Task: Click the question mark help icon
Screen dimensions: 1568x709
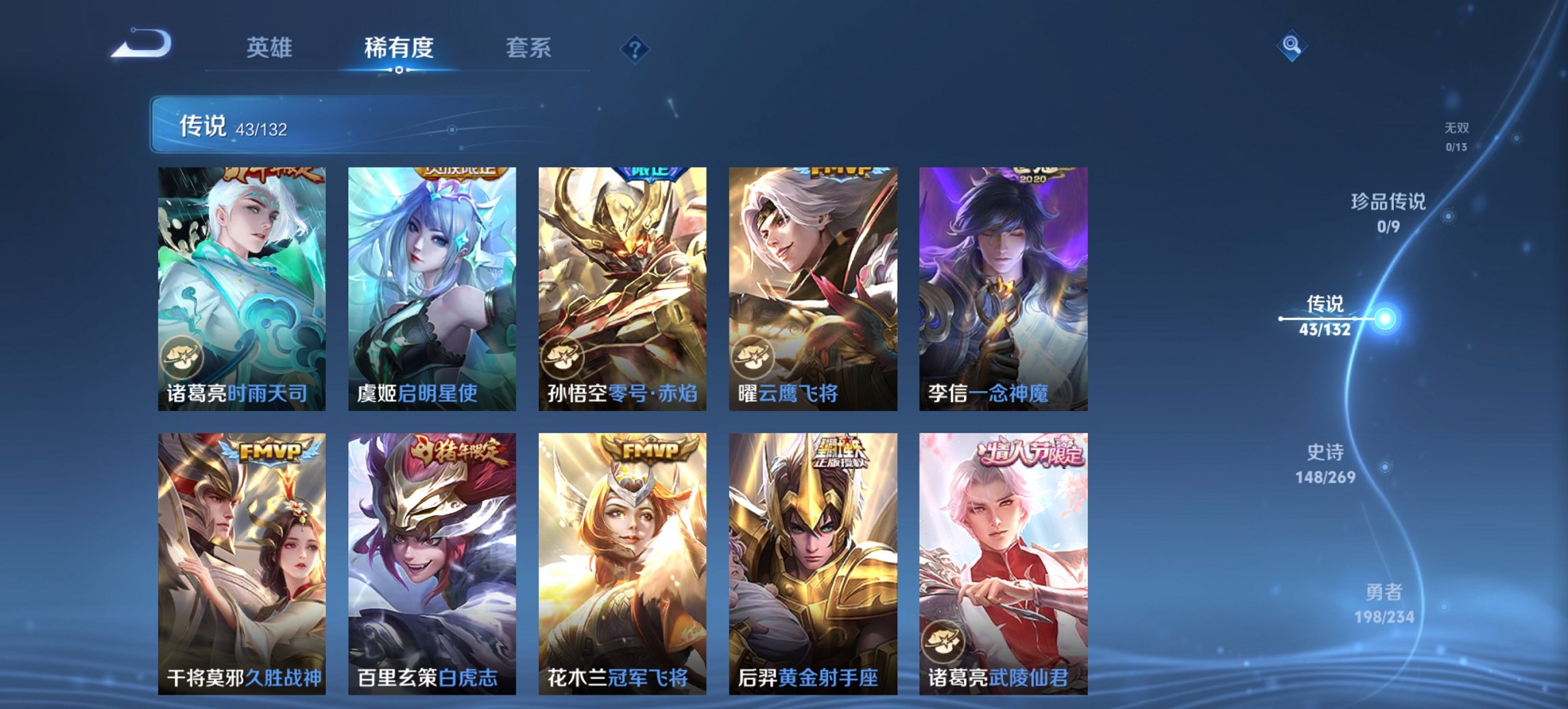Action: pyautogui.click(x=634, y=48)
